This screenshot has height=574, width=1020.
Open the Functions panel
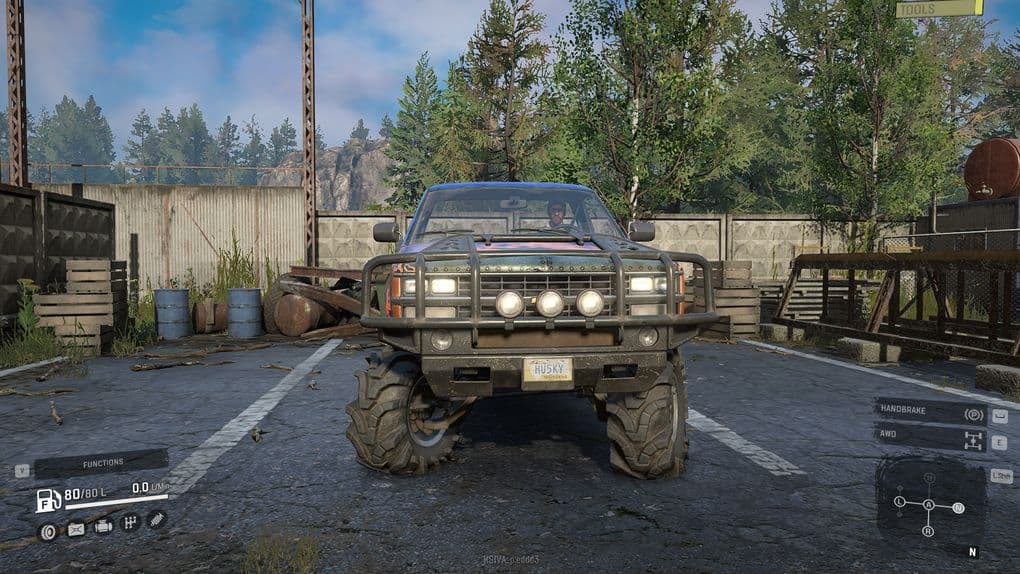click(101, 464)
